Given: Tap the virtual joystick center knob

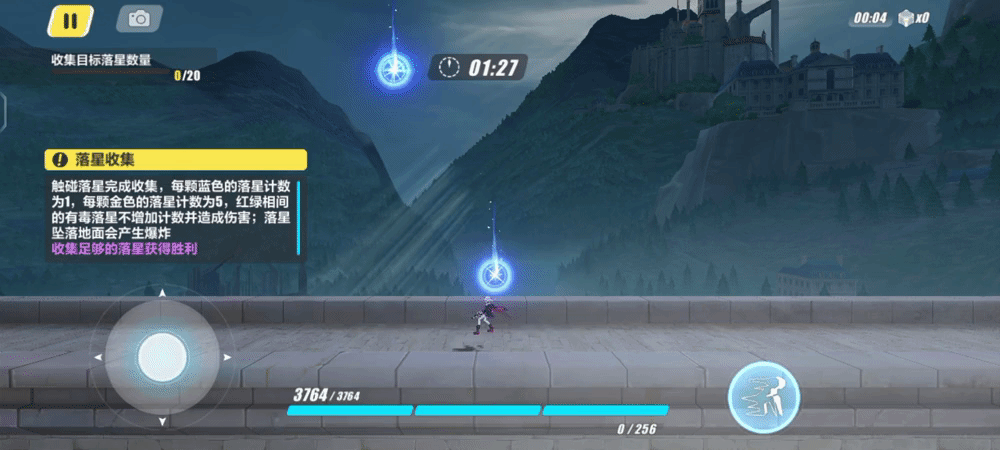Looking at the screenshot, I should pyautogui.click(x=161, y=356).
